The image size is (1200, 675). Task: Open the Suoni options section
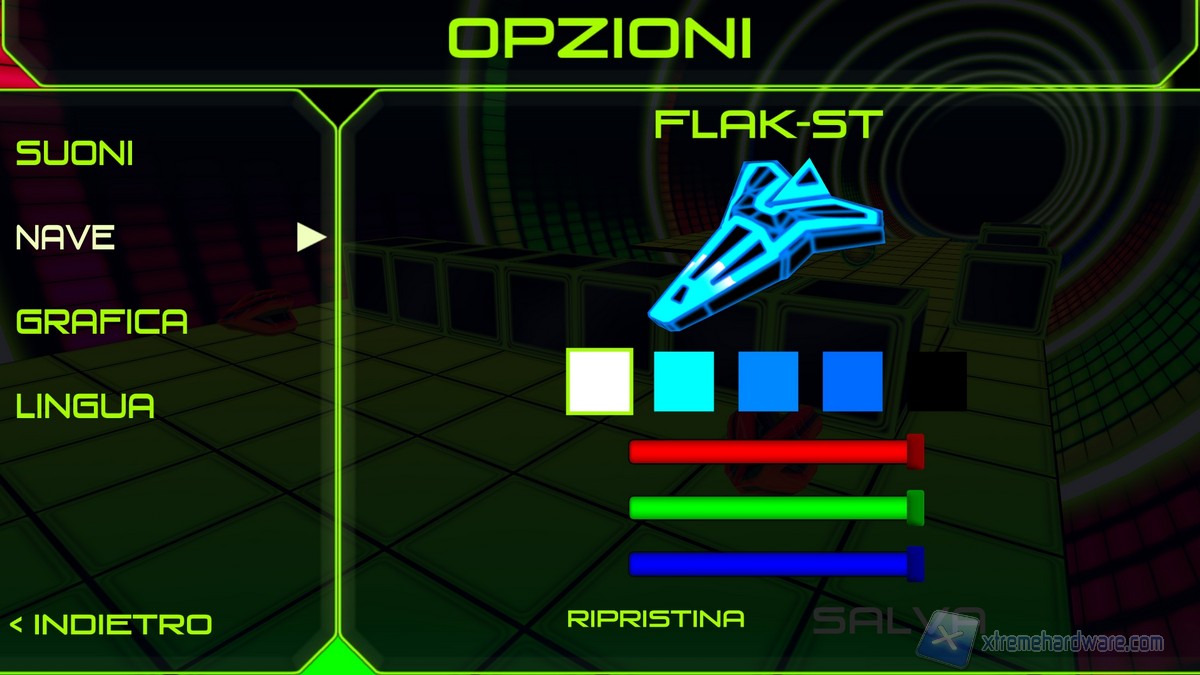pos(75,154)
